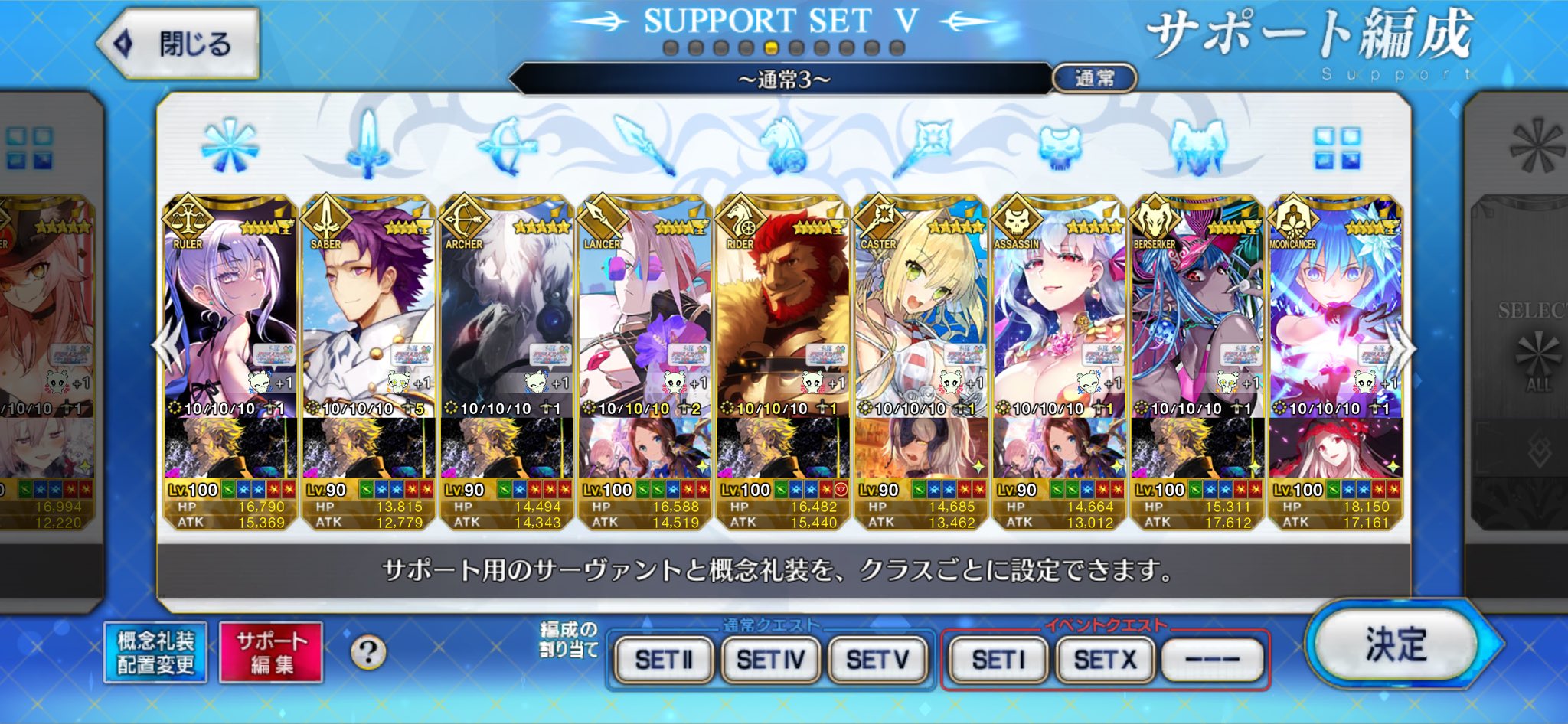The height and width of the screenshot is (724, 1568).
Task: Choose the SET V assignment button
Action: (877, 659)
